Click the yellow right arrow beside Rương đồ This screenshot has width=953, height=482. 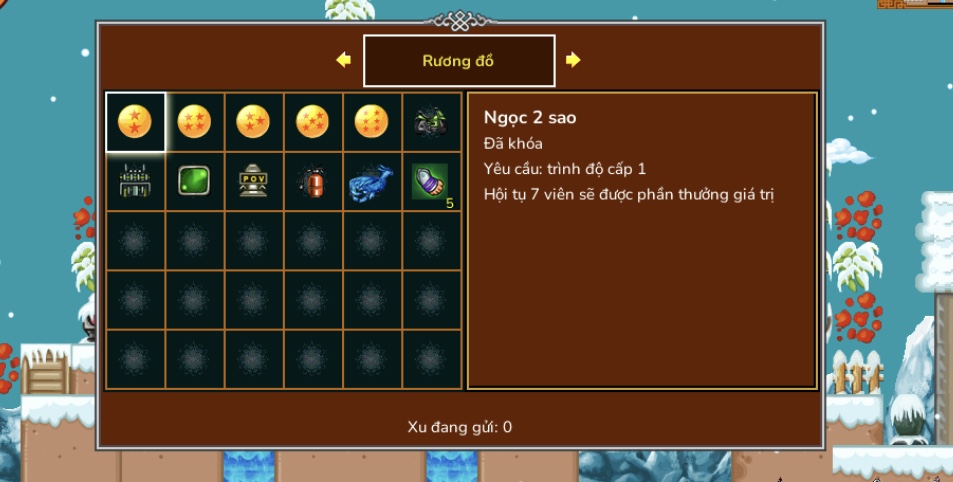point(573,60)
